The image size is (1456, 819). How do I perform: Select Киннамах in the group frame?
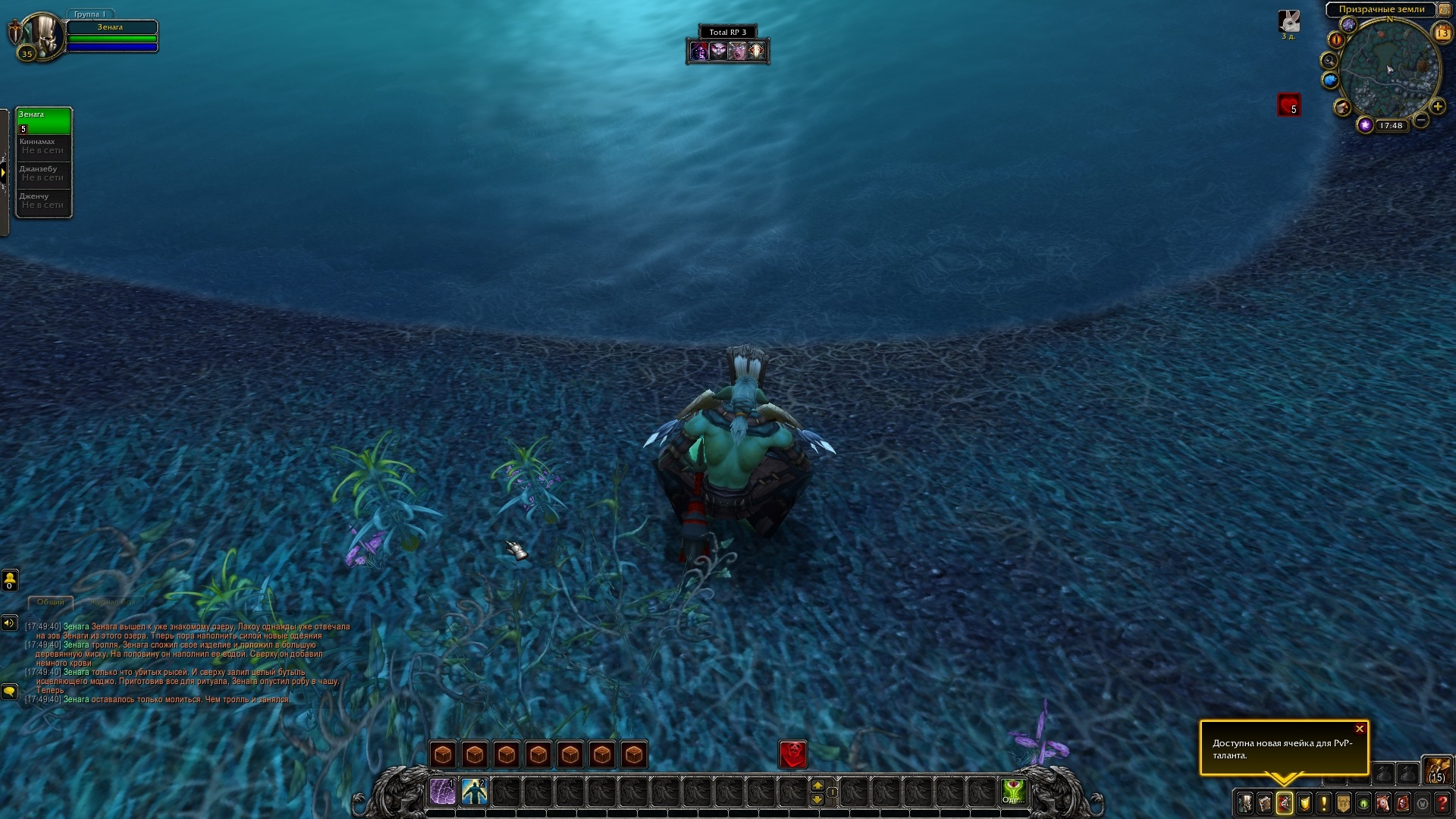44,146
